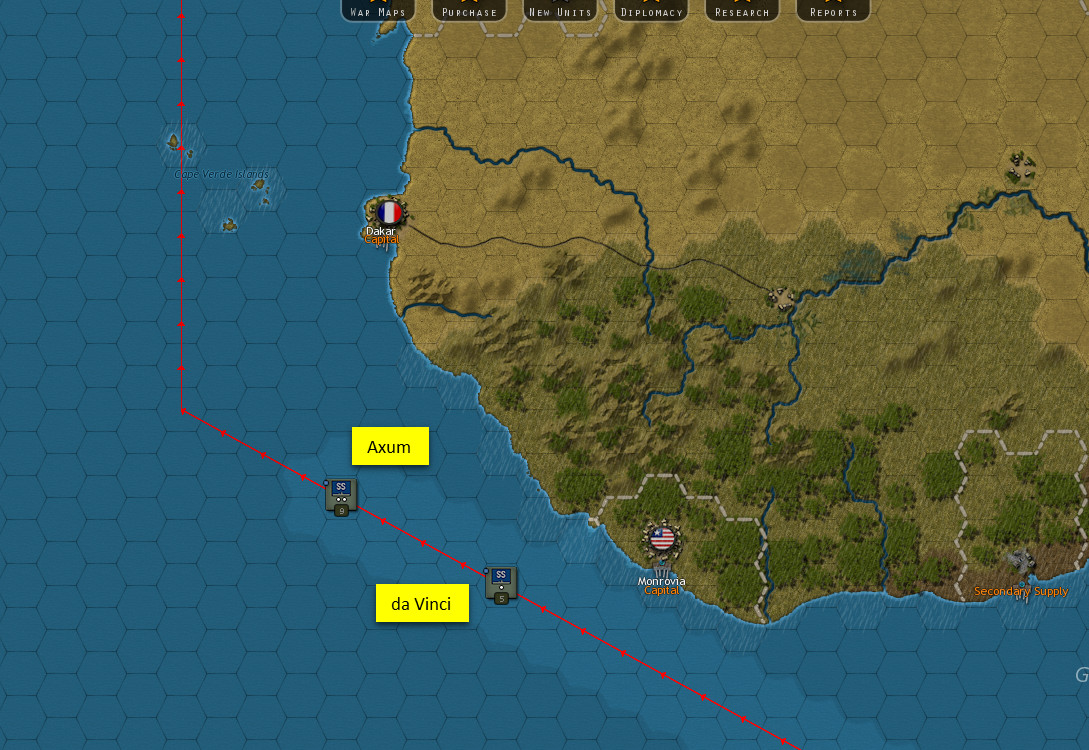Open the Purchase menu
1089x750 pixels.
[469, 11]
